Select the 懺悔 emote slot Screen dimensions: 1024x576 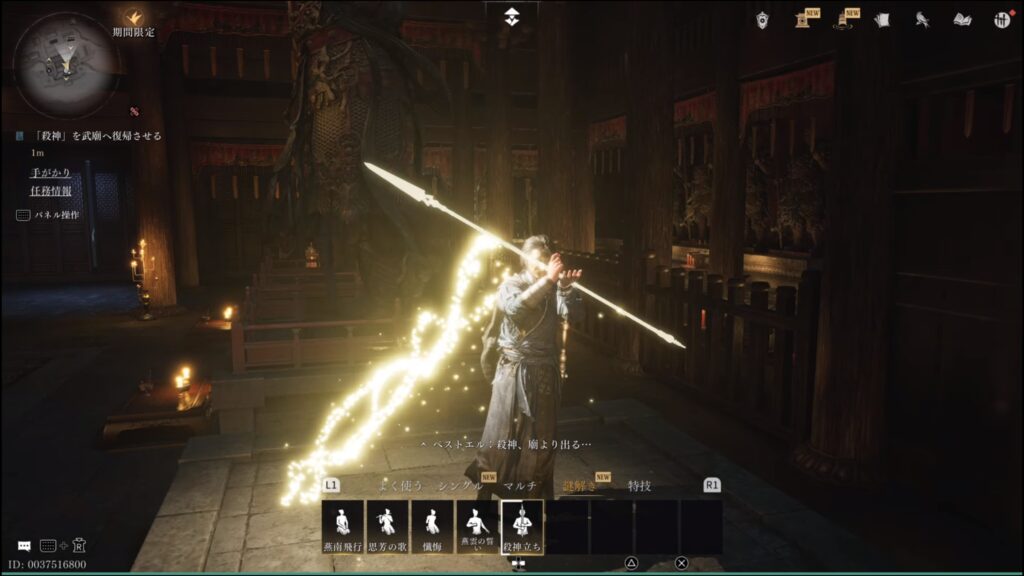pyautogui.click(x=432, y=527)
